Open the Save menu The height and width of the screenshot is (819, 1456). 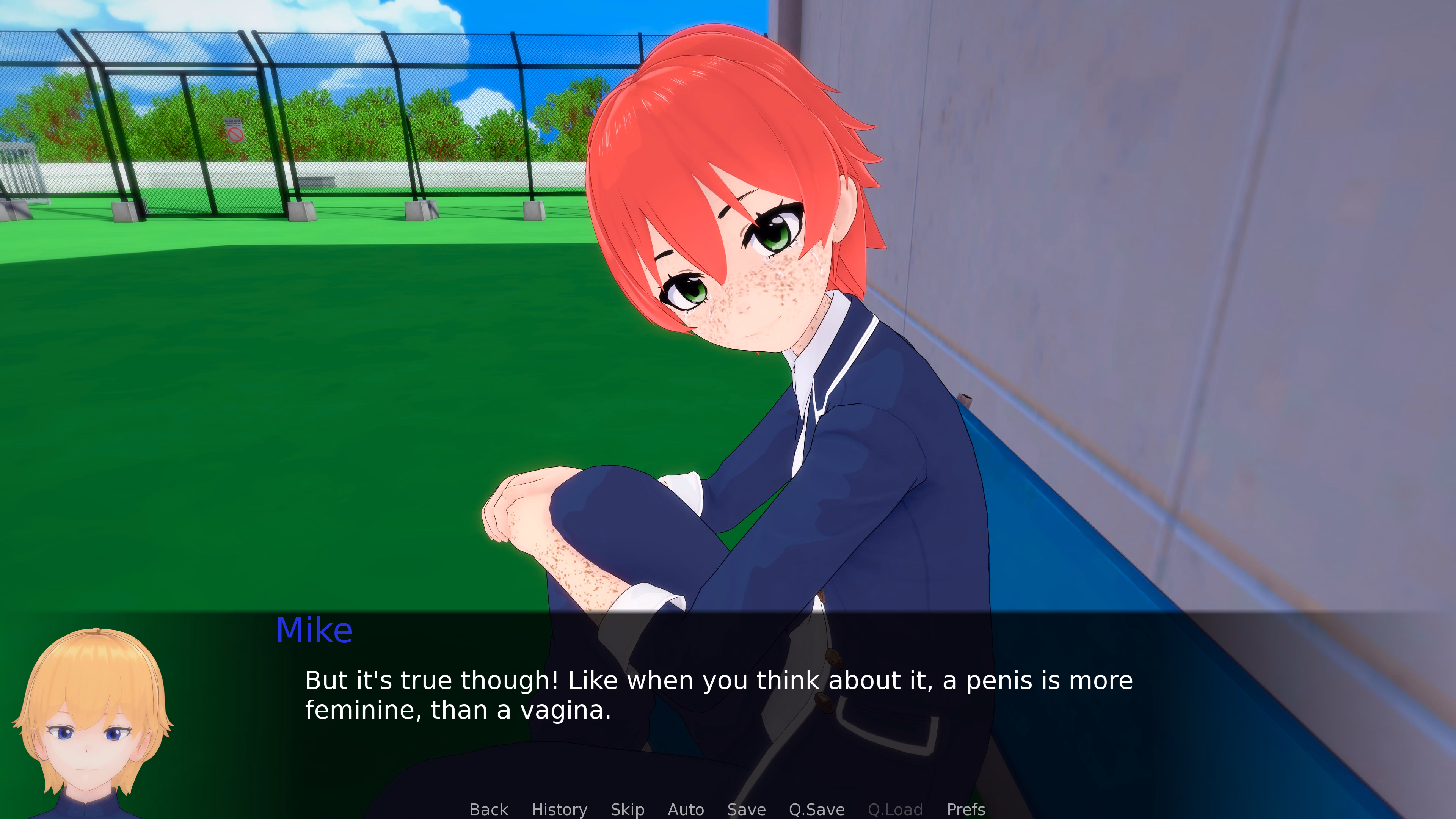[746, 809]
